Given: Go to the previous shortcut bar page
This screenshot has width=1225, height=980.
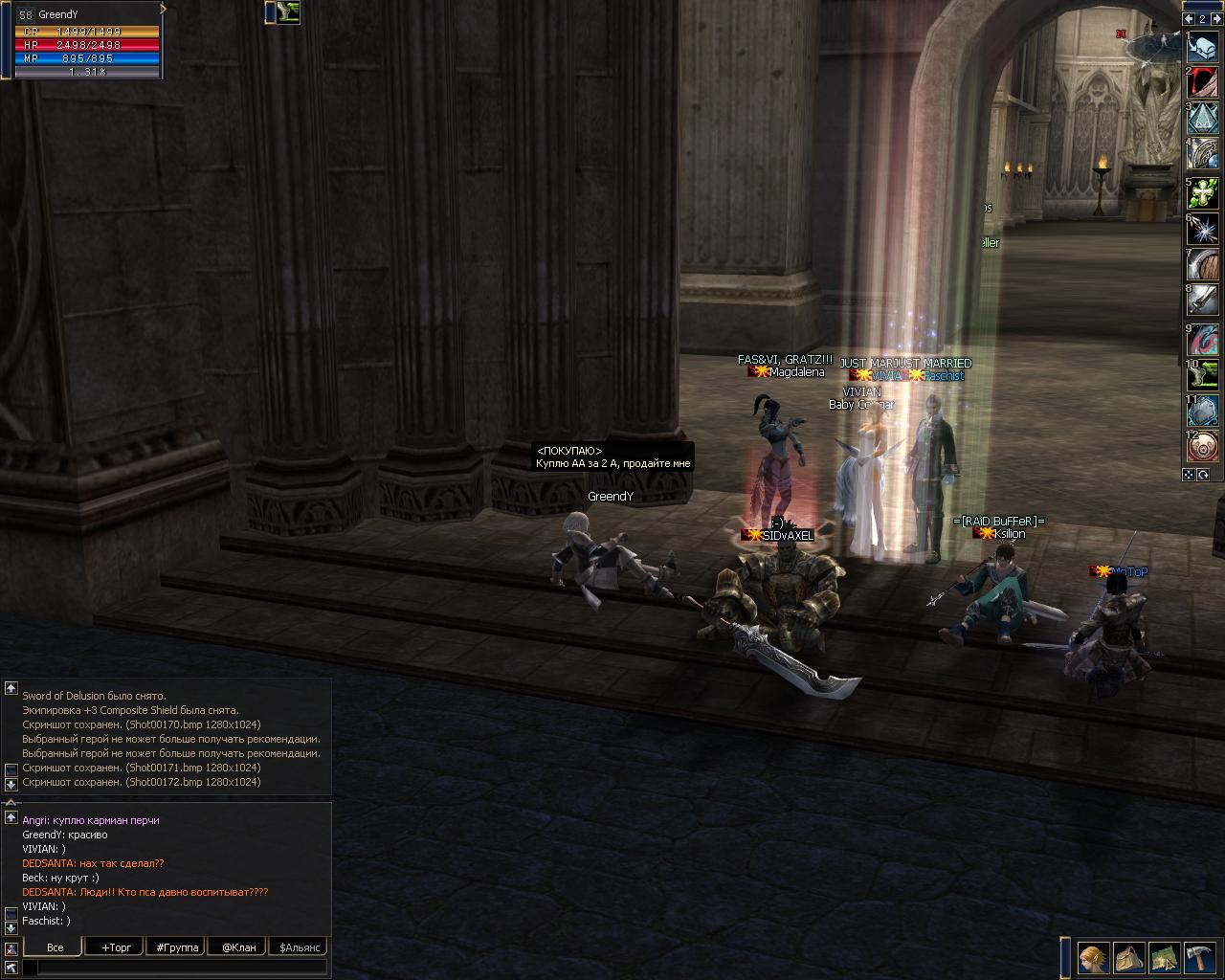Looking at the screenshot, I should coord(1190,19).
